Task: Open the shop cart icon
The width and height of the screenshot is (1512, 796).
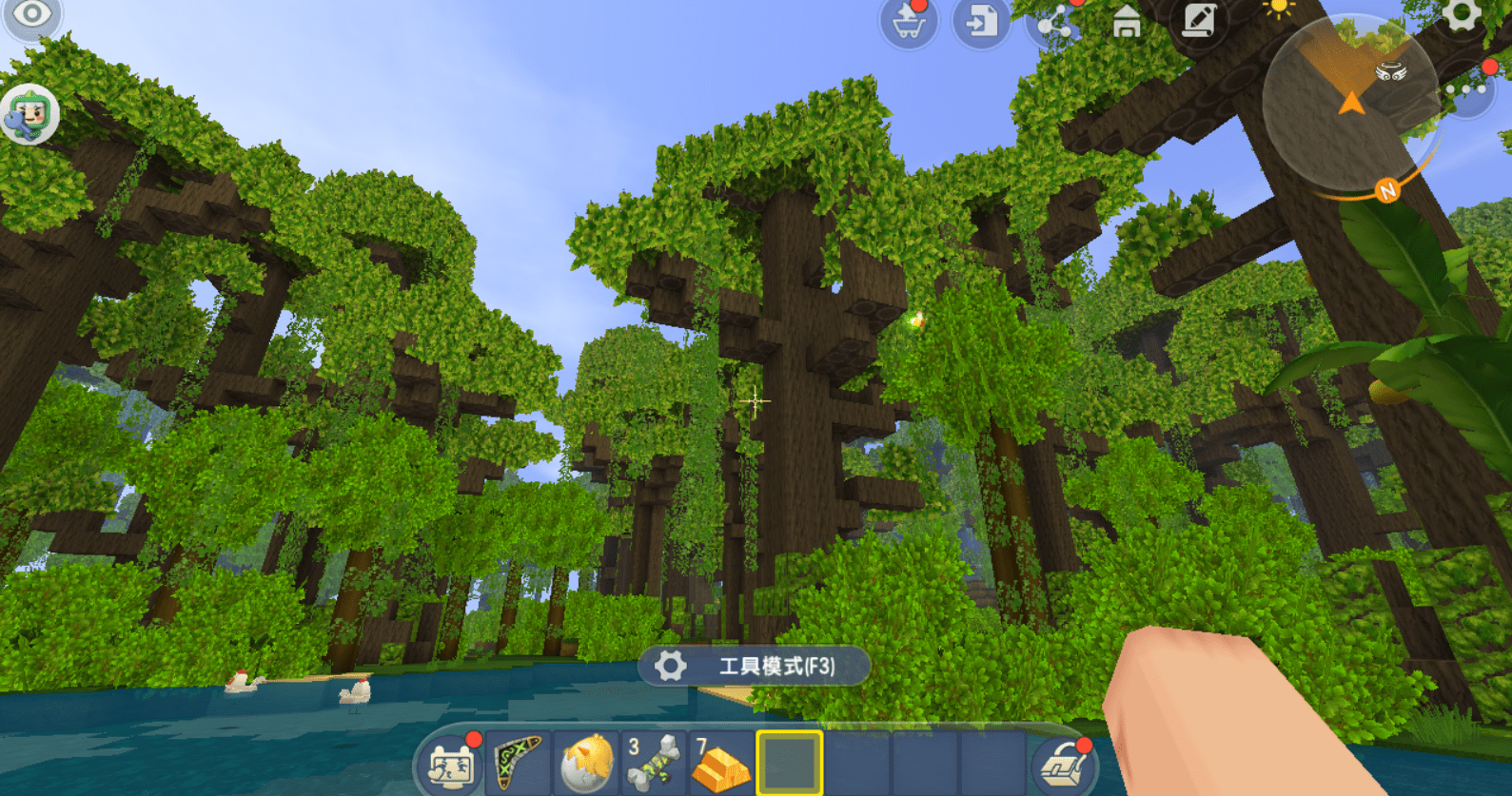Action: coord(908,23)
